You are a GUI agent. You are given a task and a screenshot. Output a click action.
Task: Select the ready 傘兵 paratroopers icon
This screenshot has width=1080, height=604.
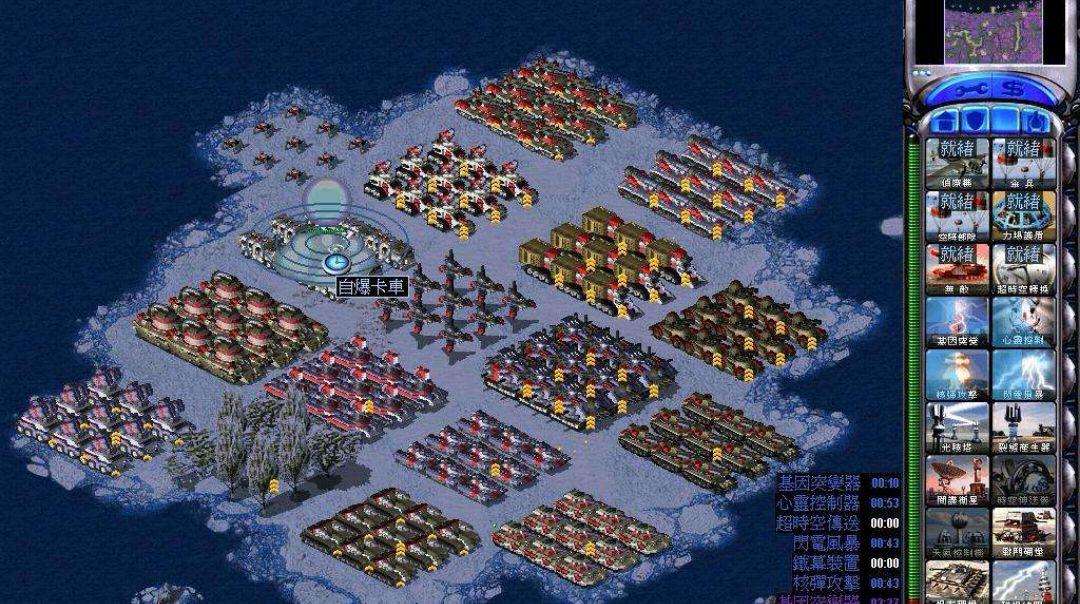coord(1023,161)
